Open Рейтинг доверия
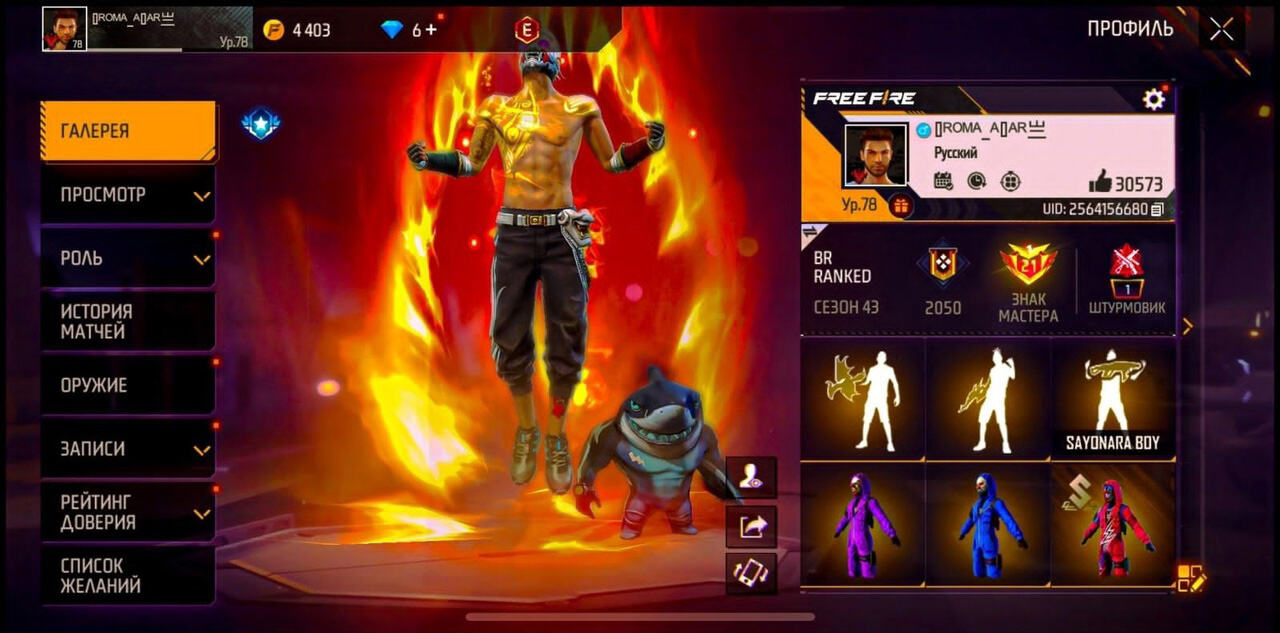 pyautogui.click(x=128, y=511)
